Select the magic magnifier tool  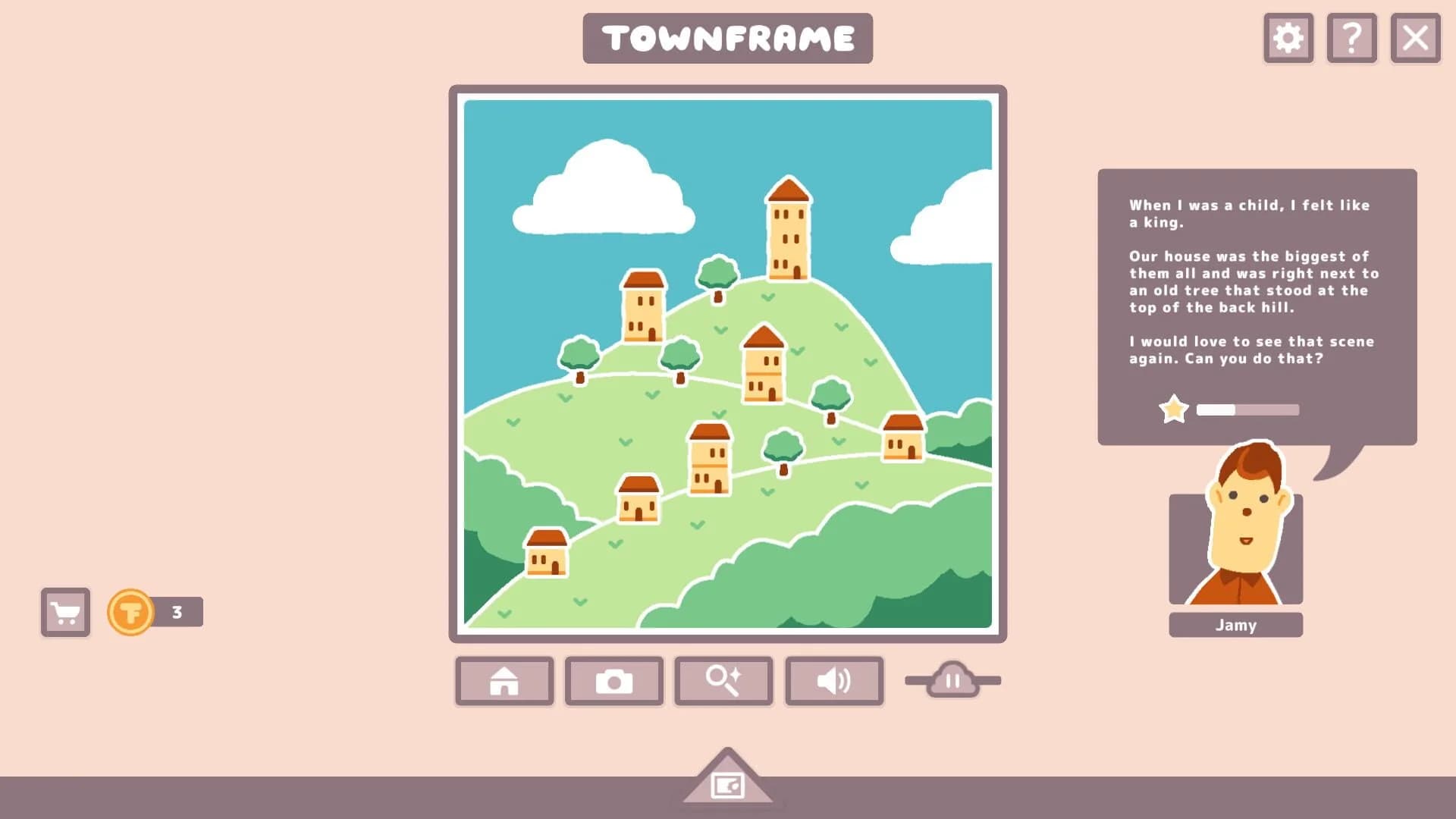coord(723,681)
